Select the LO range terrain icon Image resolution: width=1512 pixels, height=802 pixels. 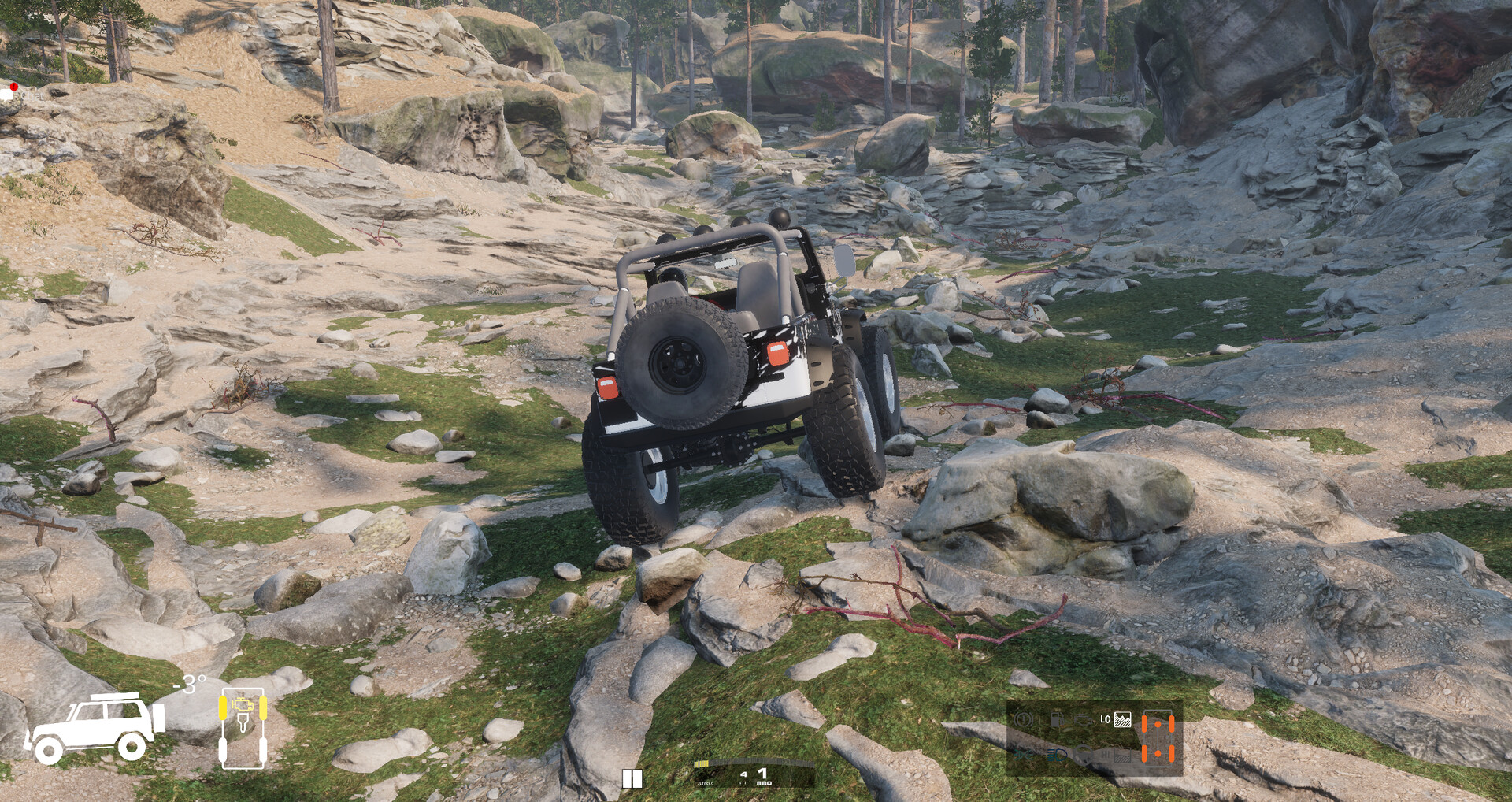(x=1122, y=719)
